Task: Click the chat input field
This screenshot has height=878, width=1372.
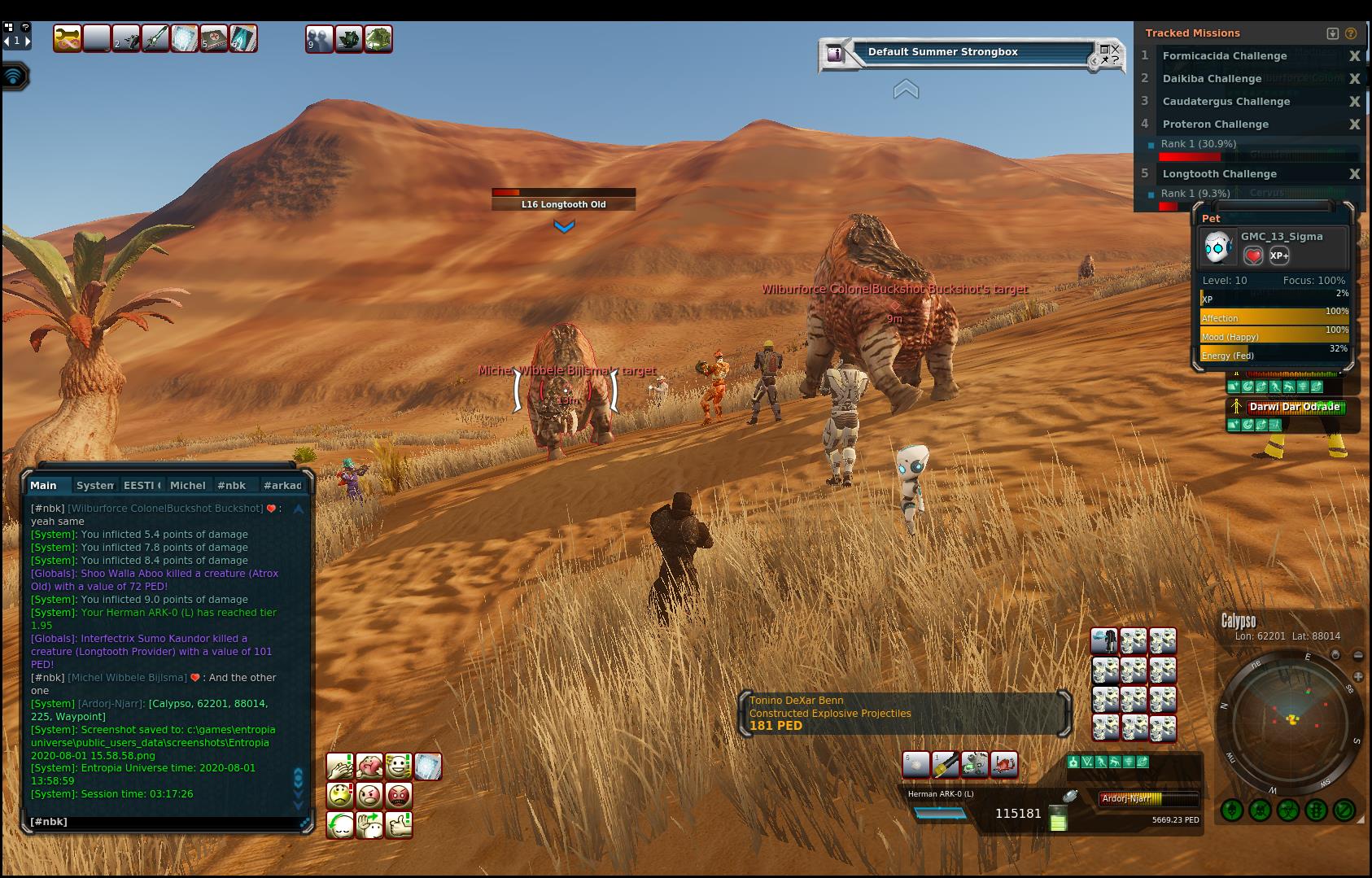Action: (163, 822)
